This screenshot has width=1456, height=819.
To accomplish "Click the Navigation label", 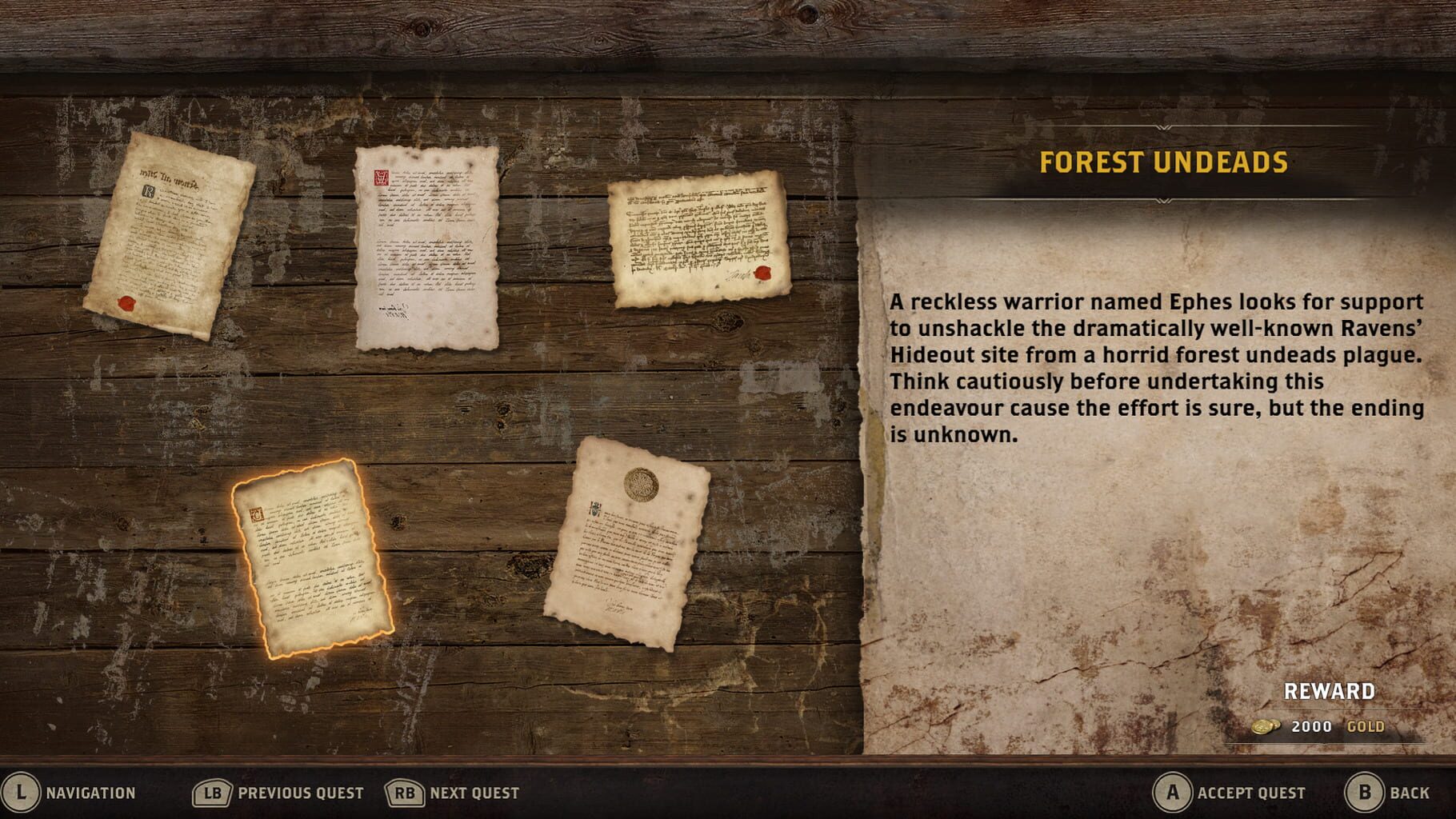I will pos(90,793).
